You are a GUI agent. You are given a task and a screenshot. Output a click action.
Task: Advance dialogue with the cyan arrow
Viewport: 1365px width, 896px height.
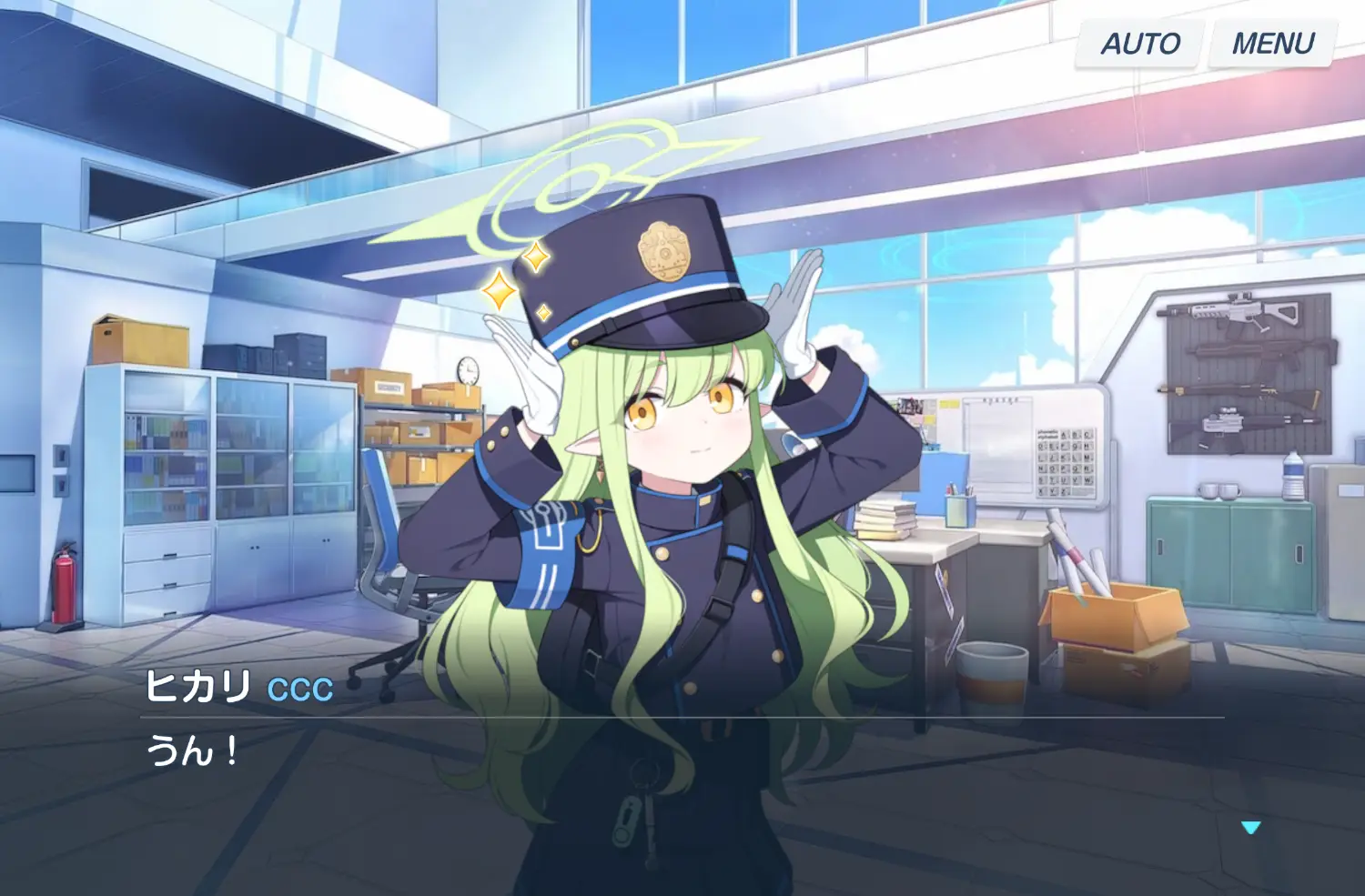click(x=1250, y=828)
